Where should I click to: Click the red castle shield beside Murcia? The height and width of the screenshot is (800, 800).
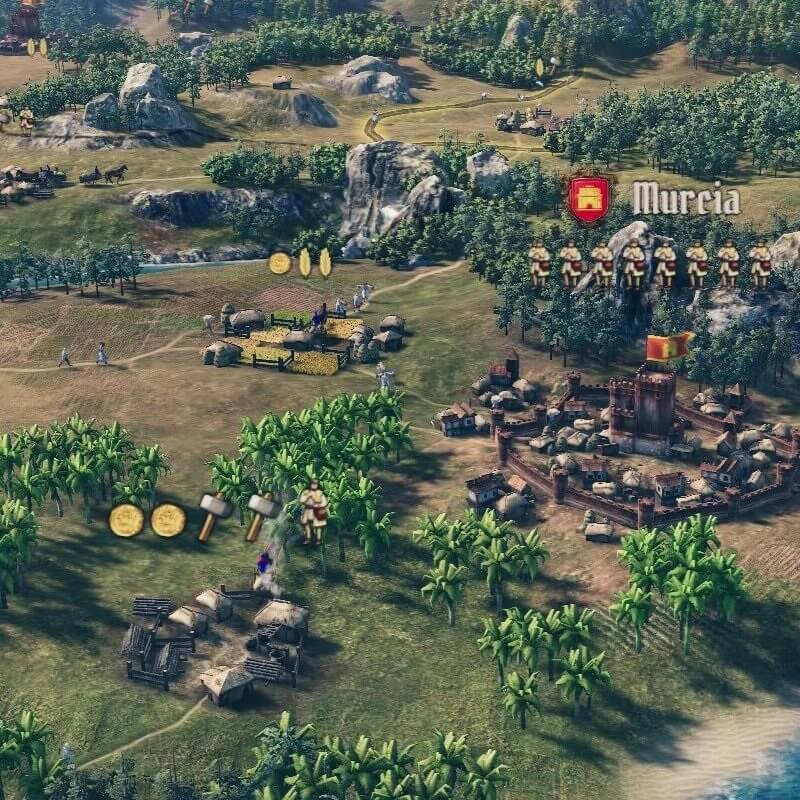pos(591,198)
